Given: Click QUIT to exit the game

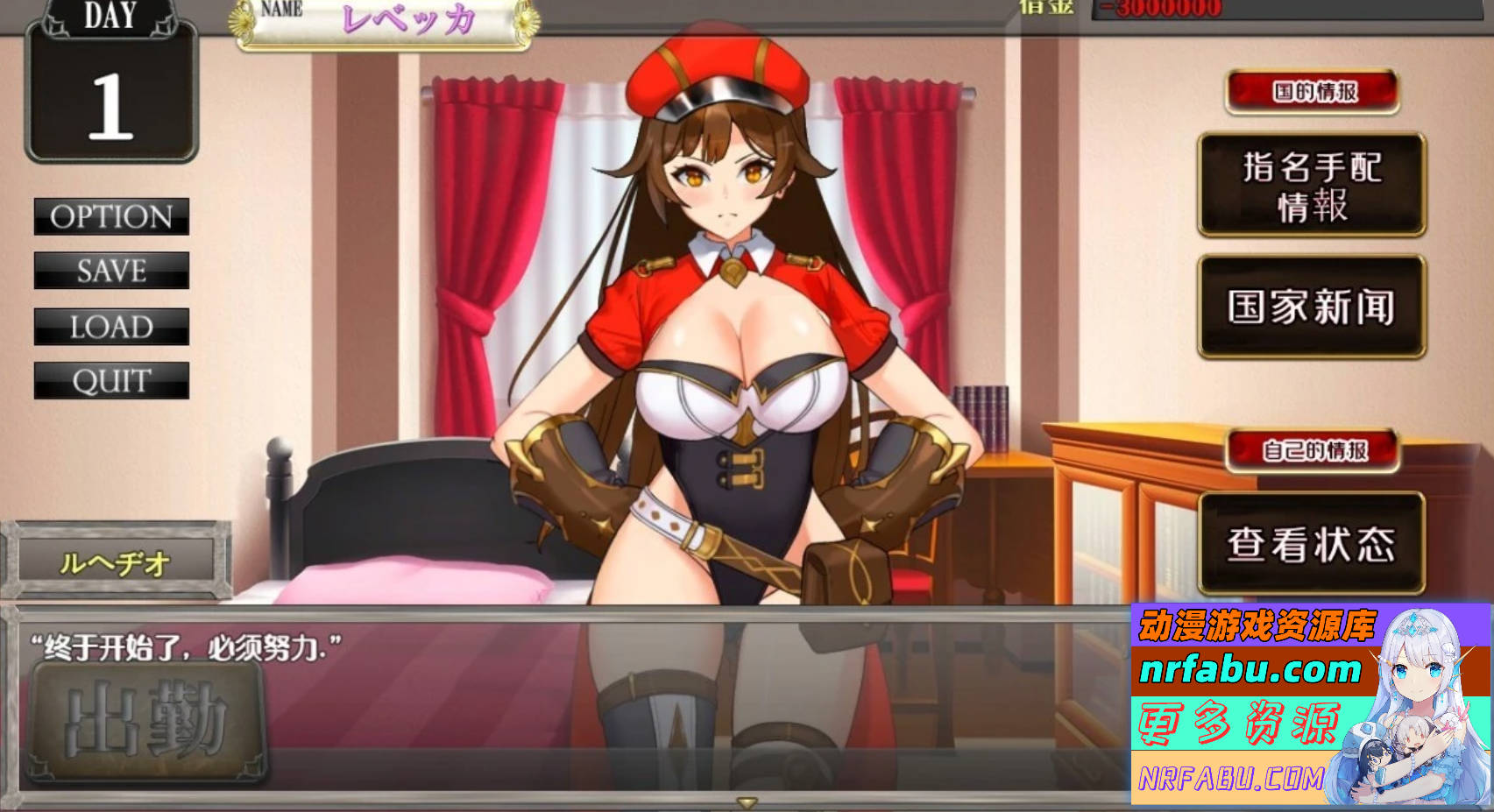Looking at the screenshot, I should click(x=111, y=380).
